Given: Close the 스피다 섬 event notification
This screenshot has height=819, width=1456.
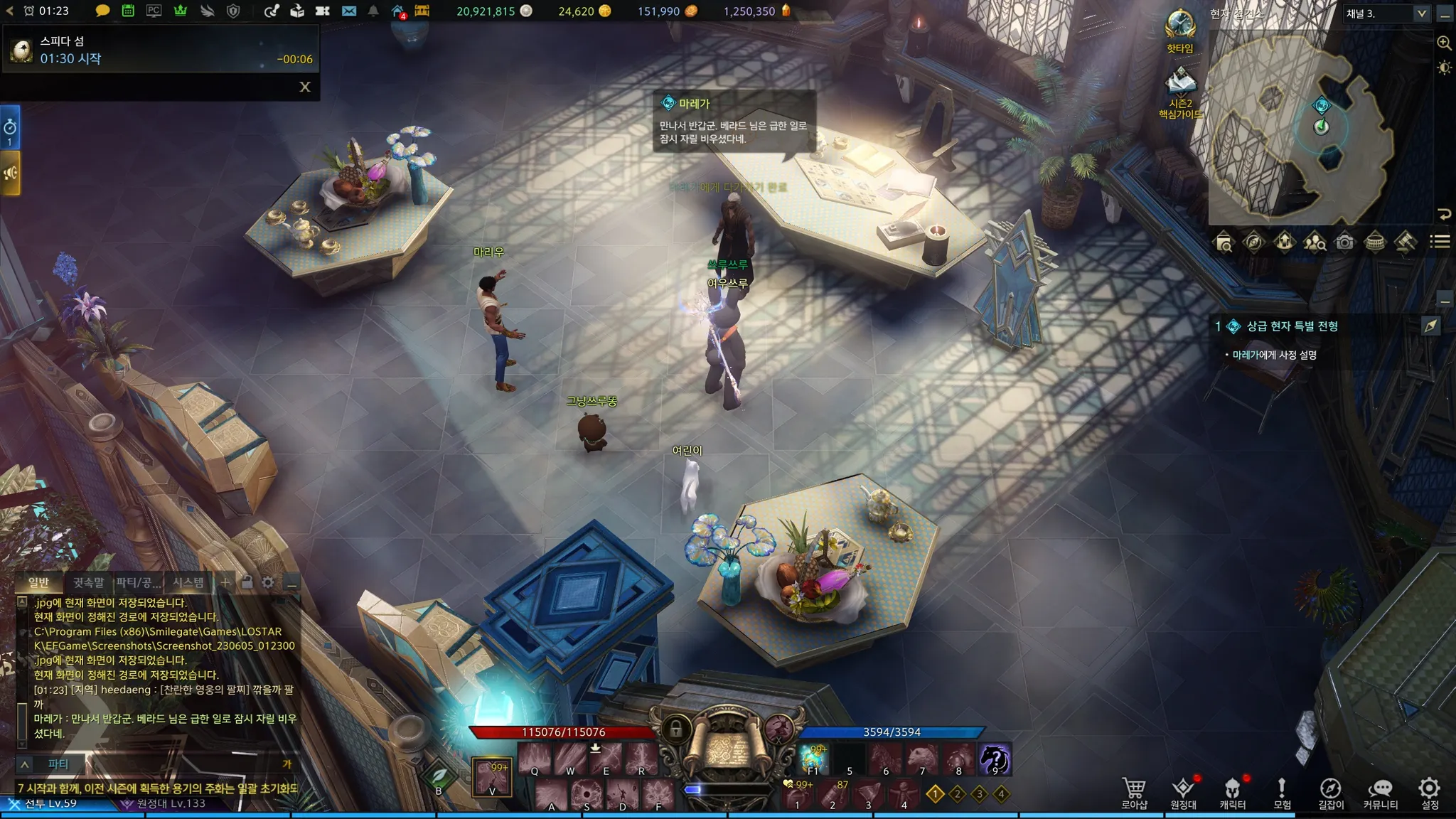Looking at the screenshot, I should point(305,87).
